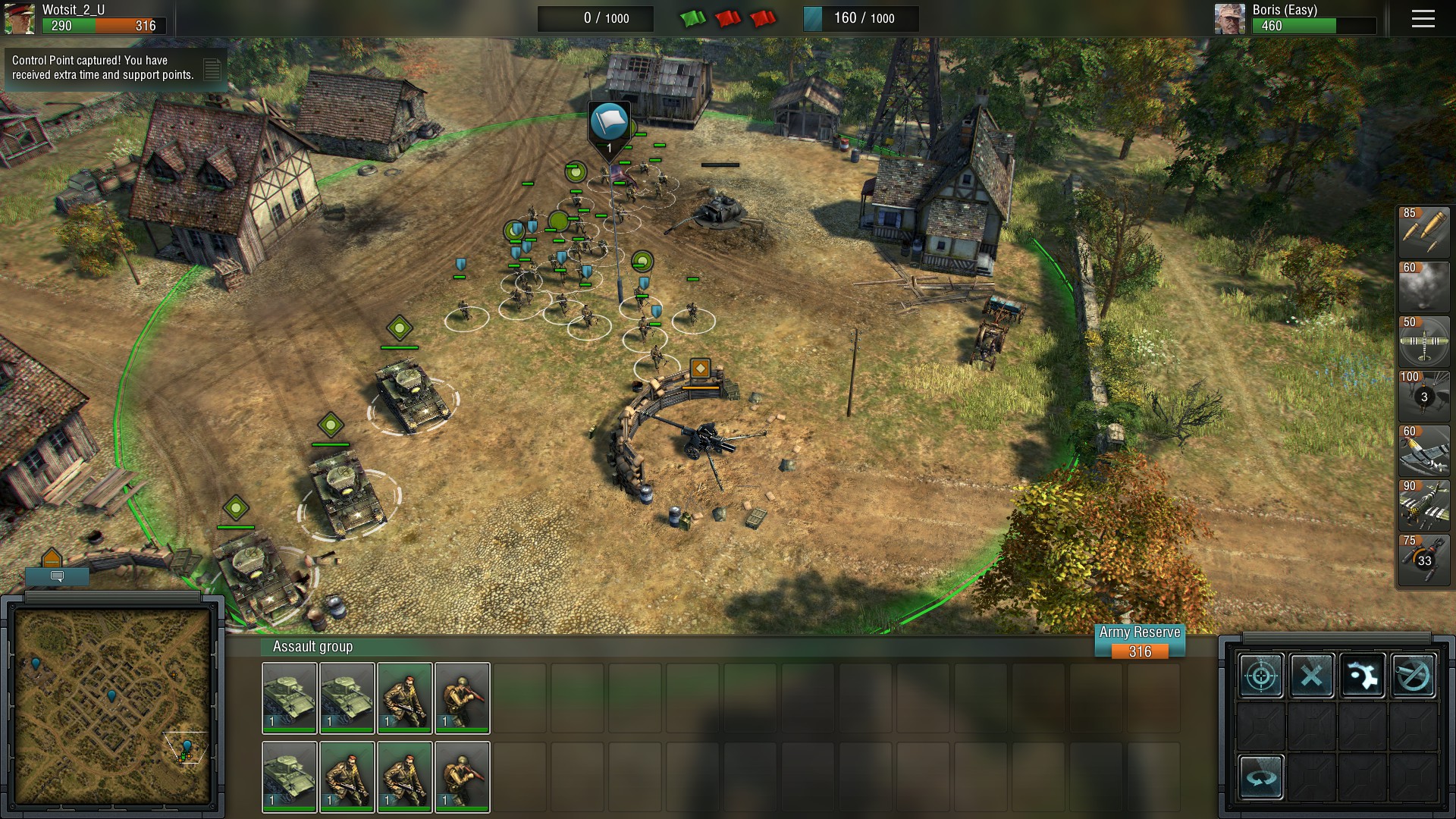Screen dimensions: 1456x819
Task: Open the Army Reserve panel
Action: pos(1139,642)
